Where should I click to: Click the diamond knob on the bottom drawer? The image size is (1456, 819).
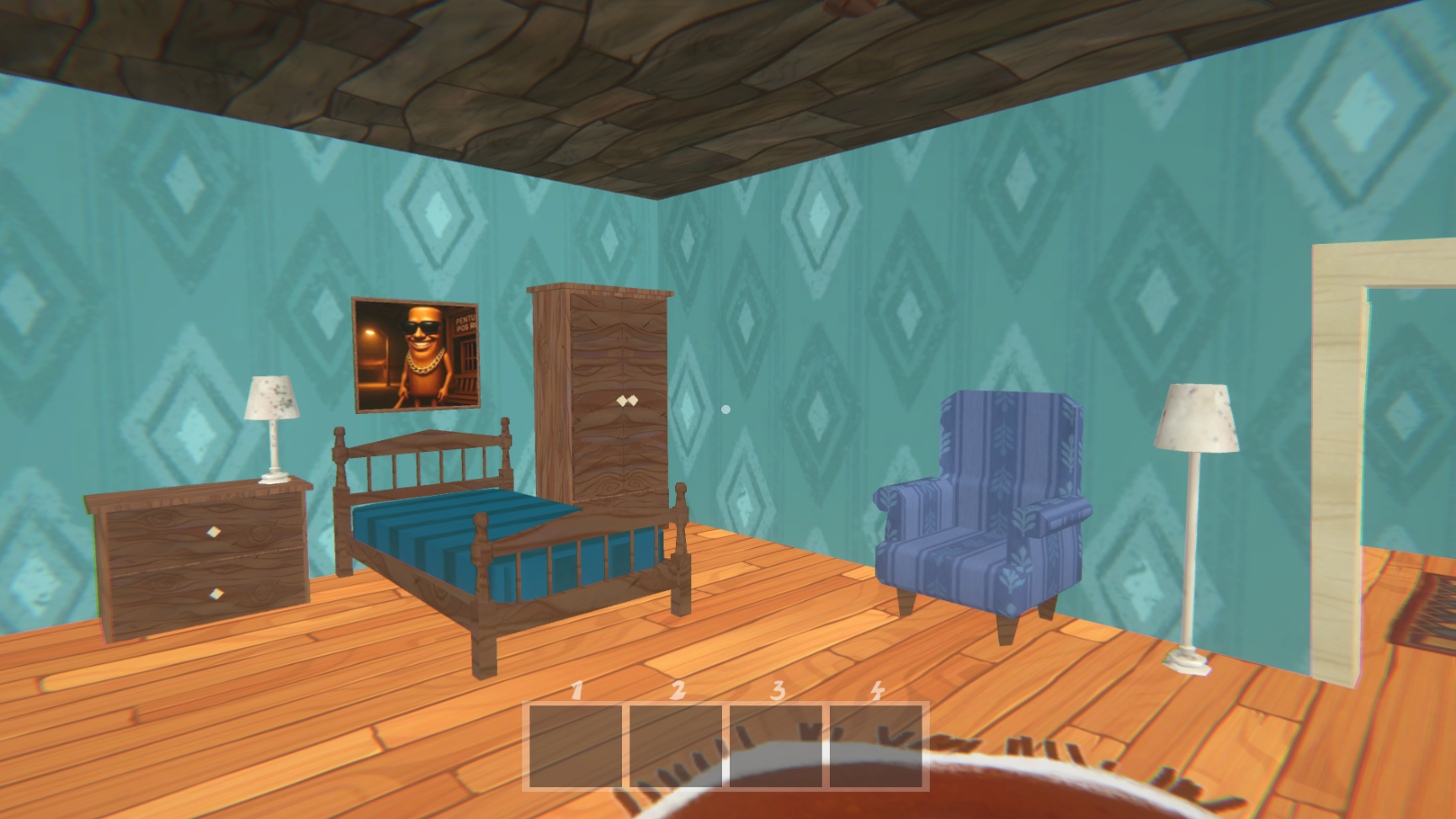(218, 594)
